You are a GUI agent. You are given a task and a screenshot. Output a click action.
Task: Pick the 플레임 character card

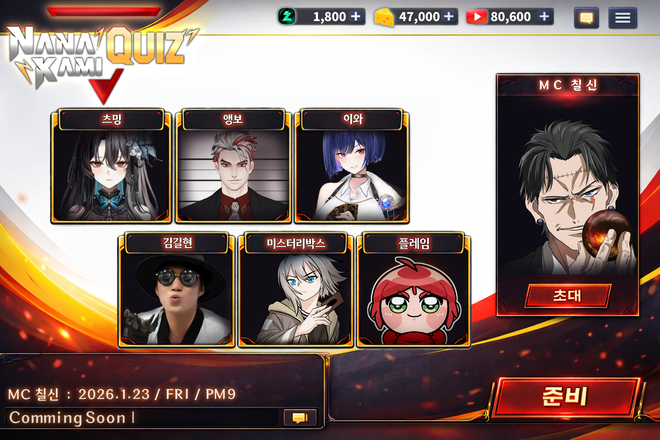415,290
